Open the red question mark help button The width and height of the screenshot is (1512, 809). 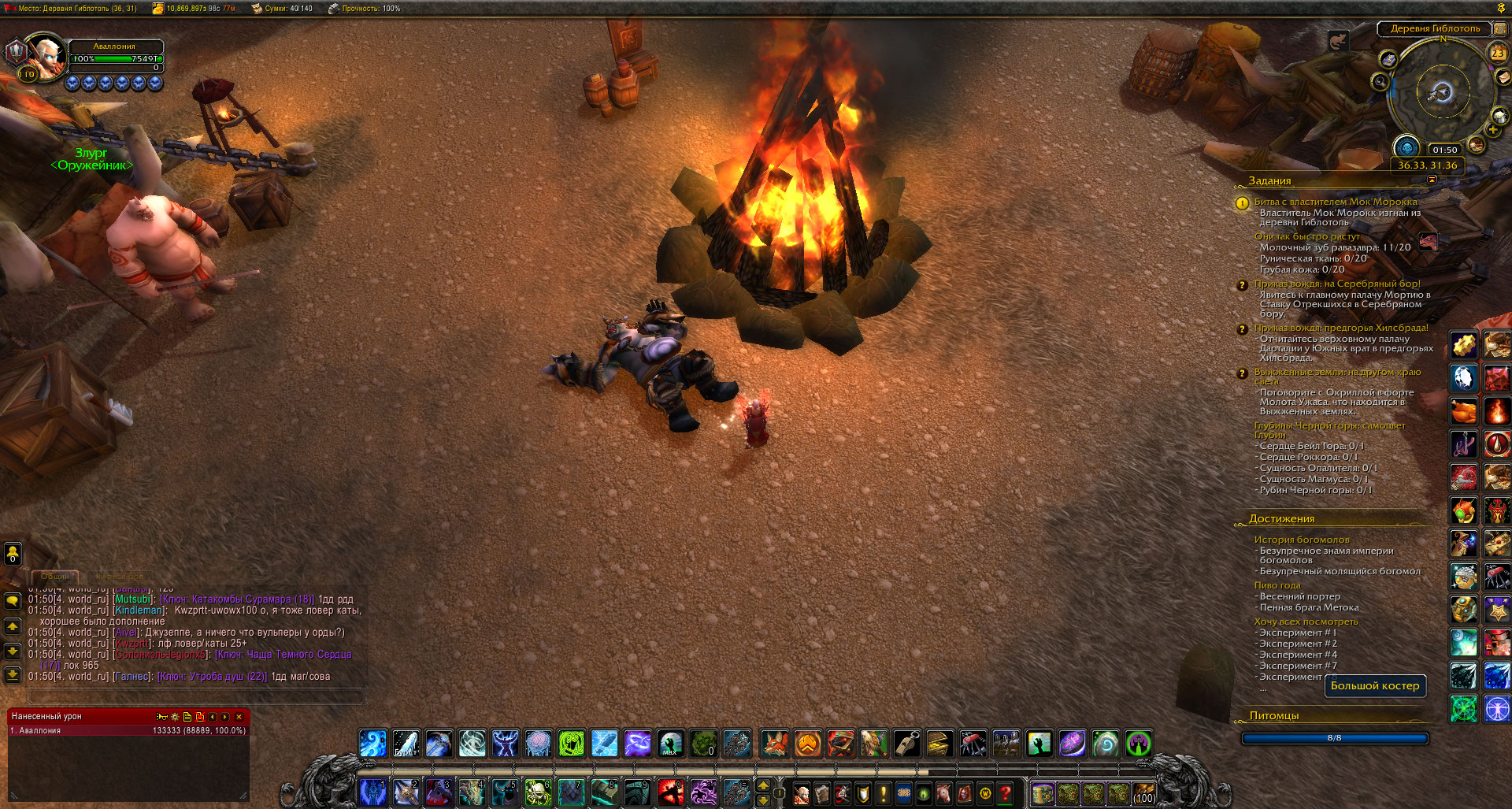coord(1006,793)
